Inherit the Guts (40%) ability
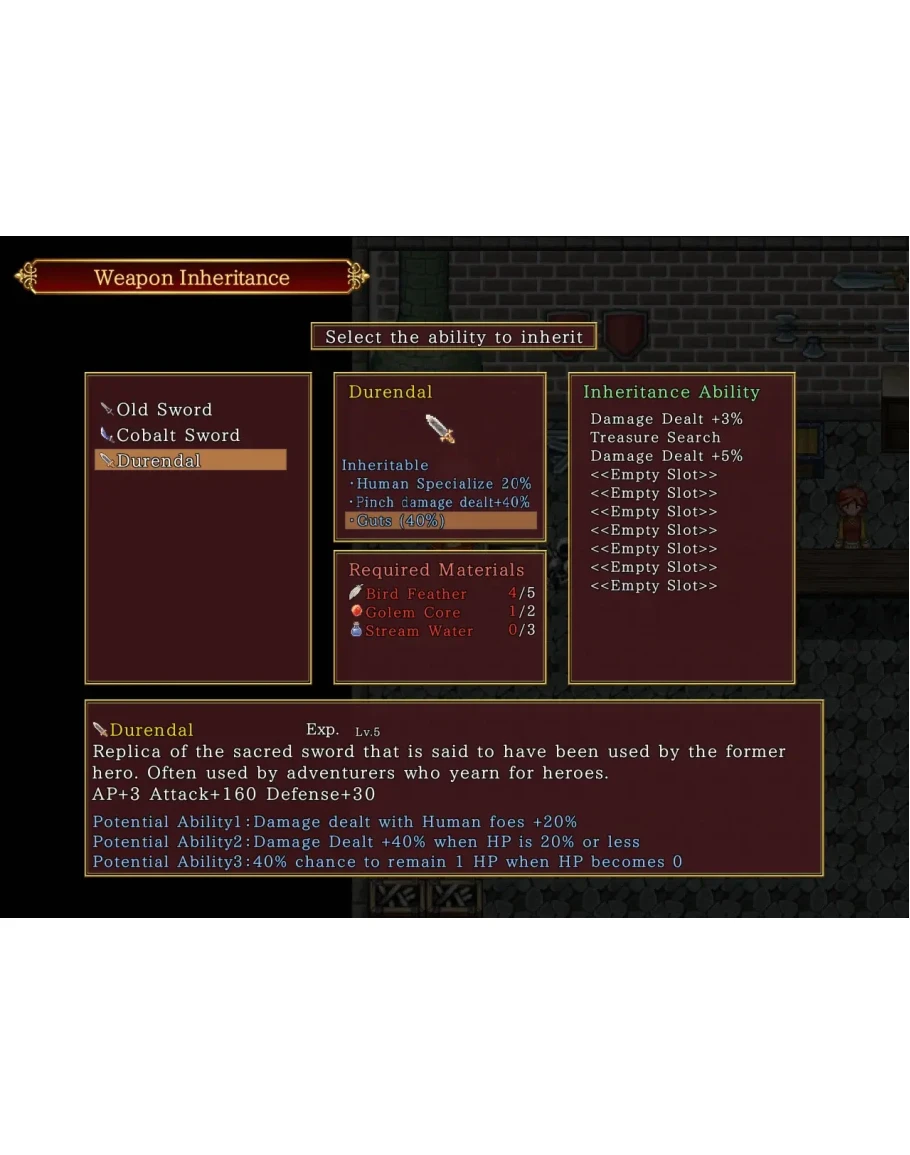Image resolution: width=910 pixels, height=1155 pixels. pos(441,521)
